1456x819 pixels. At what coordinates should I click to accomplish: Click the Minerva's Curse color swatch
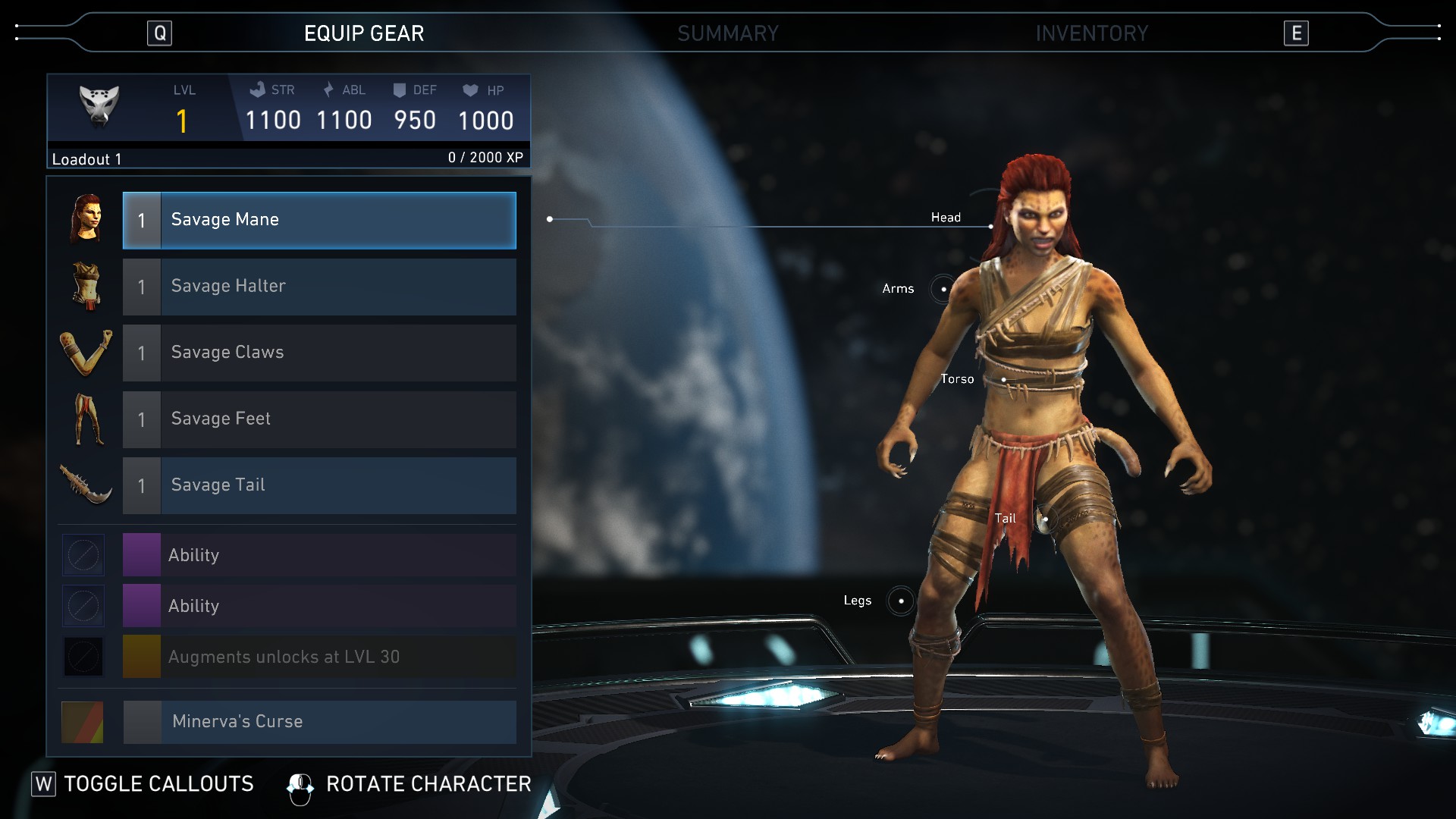83,722
